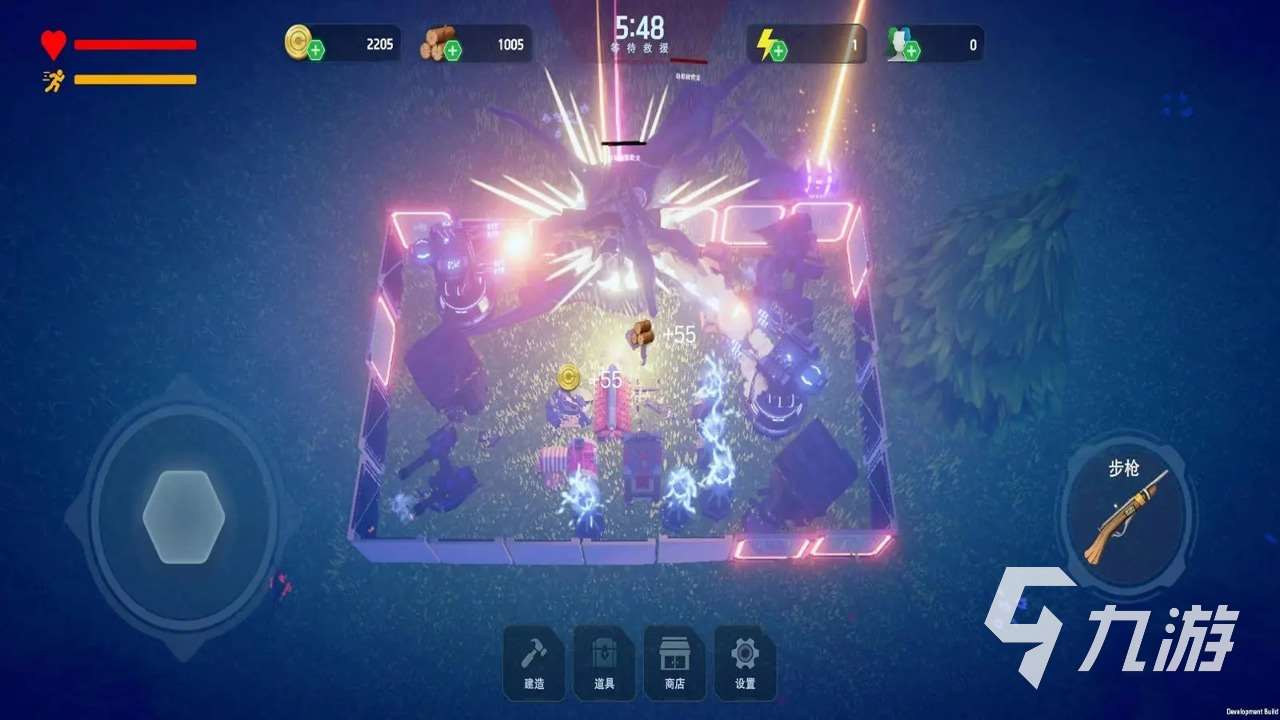The width and height of the screenshot is (1280, 720).
Task: Add more gold coins with plus icon
Action: (316, 50)
